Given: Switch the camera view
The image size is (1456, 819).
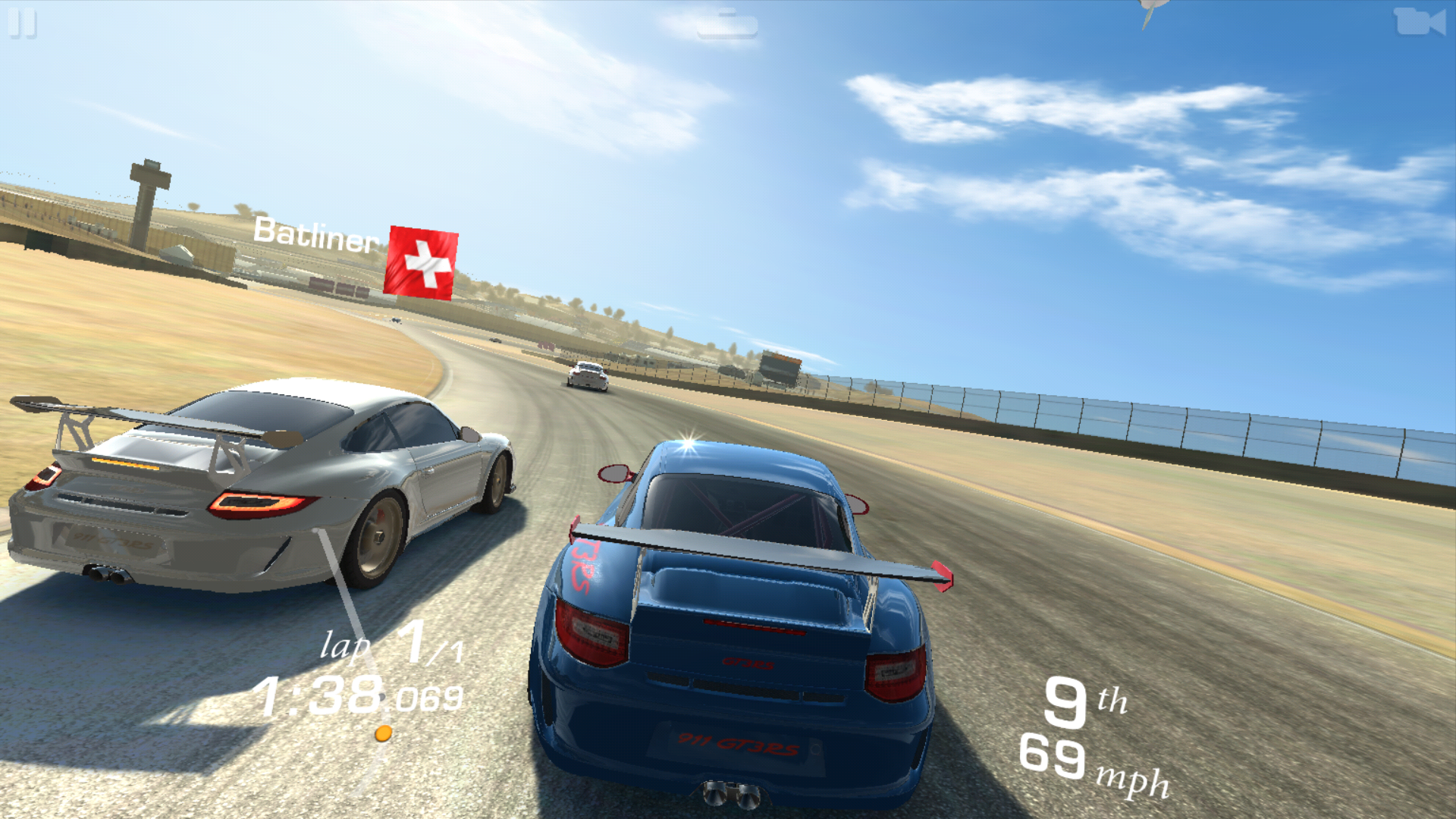Looking at the screenshot, I should (1419, 22).
